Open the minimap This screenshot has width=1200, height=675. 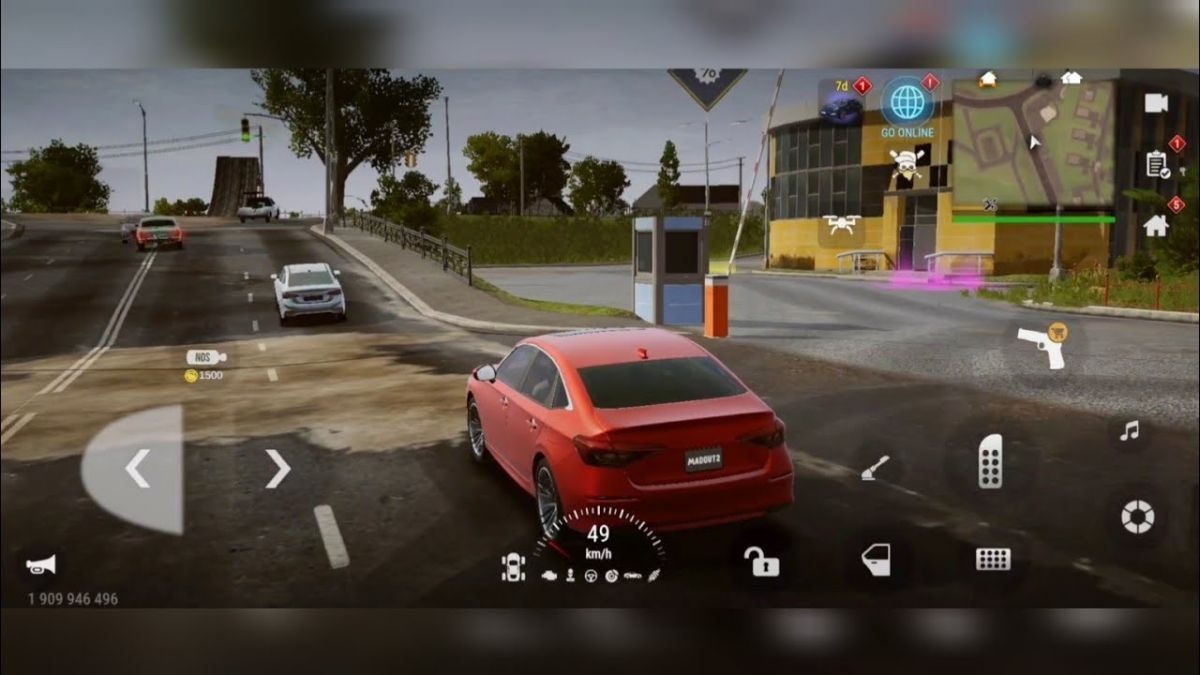pos(1032,143)
